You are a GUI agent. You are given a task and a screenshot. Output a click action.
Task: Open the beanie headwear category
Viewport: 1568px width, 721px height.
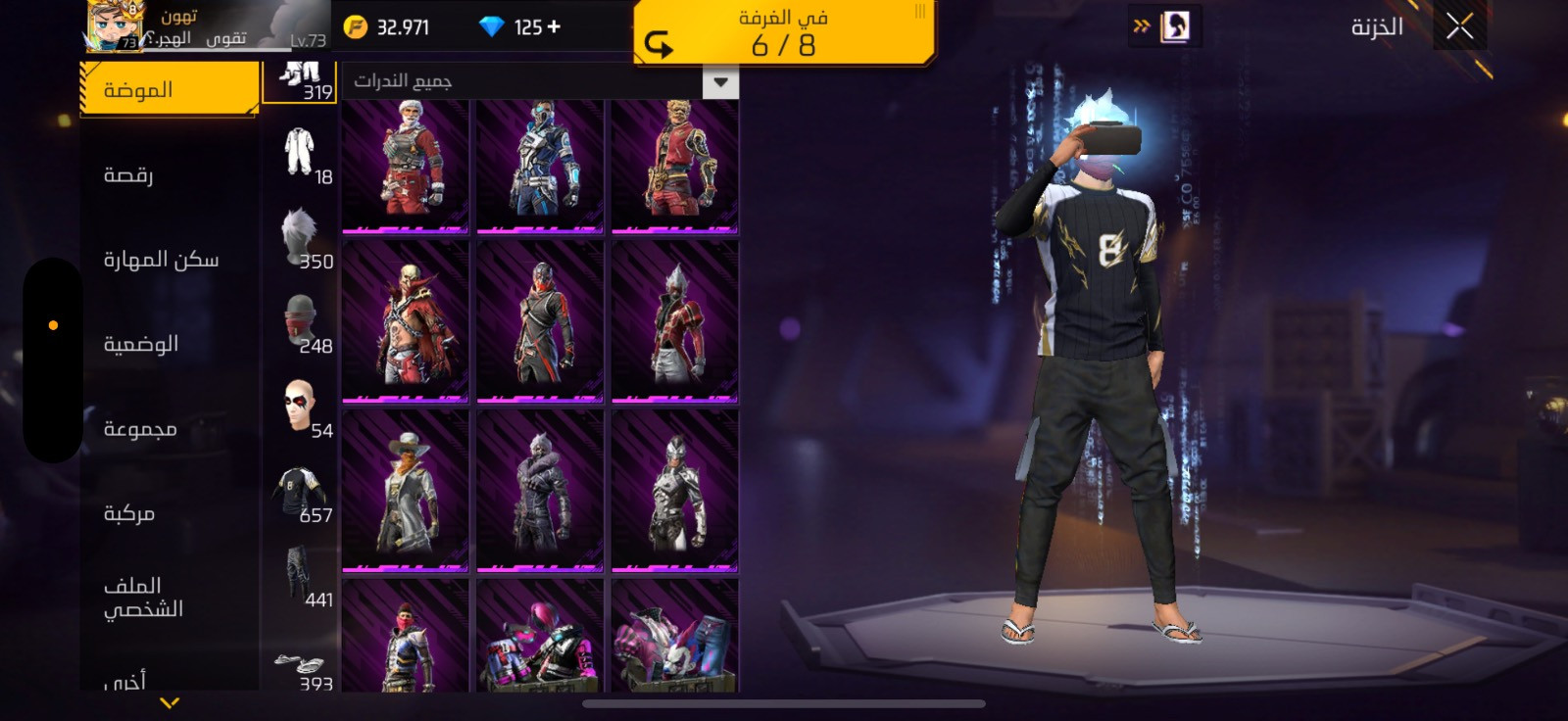(301, 322)
